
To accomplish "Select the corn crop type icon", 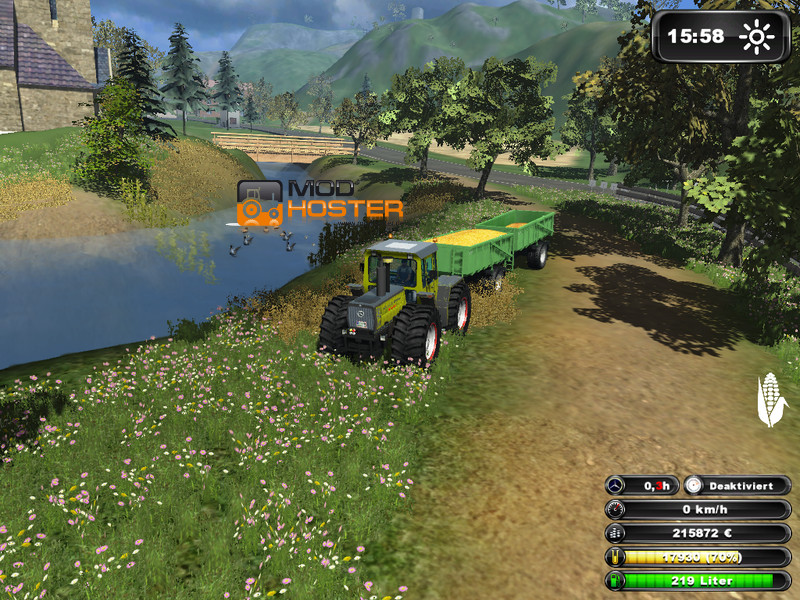I will (x=770, y=399).
